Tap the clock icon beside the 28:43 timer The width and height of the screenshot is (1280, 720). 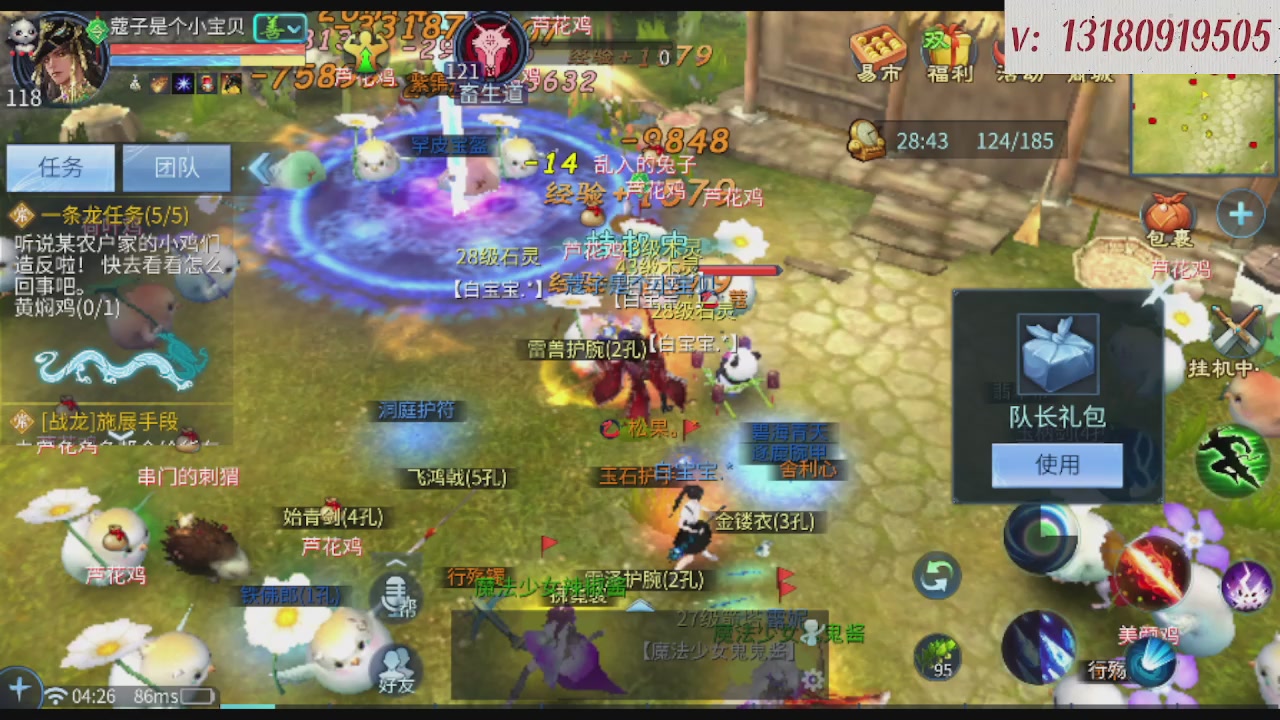pos(865,141)
